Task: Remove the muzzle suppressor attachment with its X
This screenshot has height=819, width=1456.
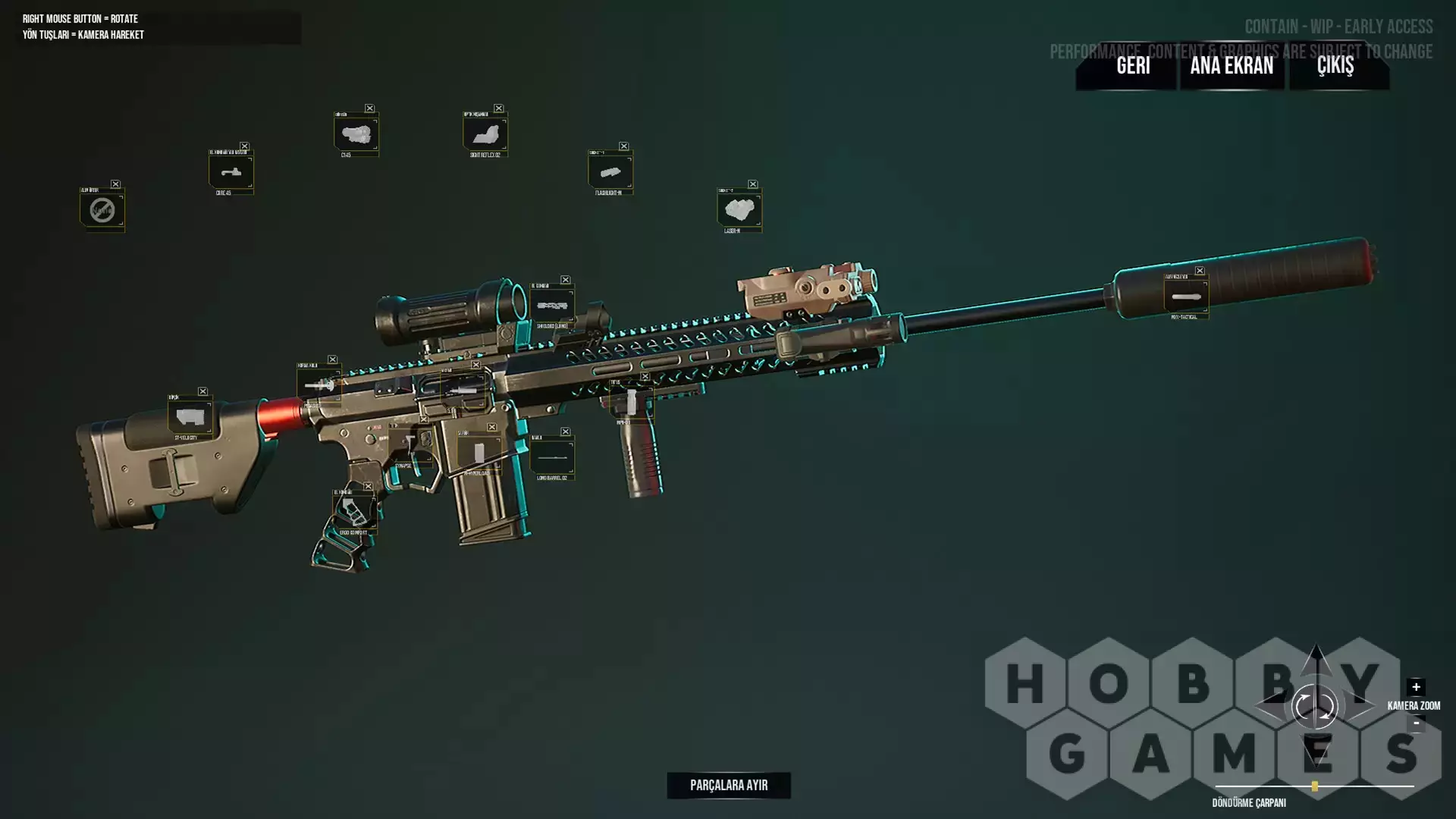Action: click(1200, 271)
